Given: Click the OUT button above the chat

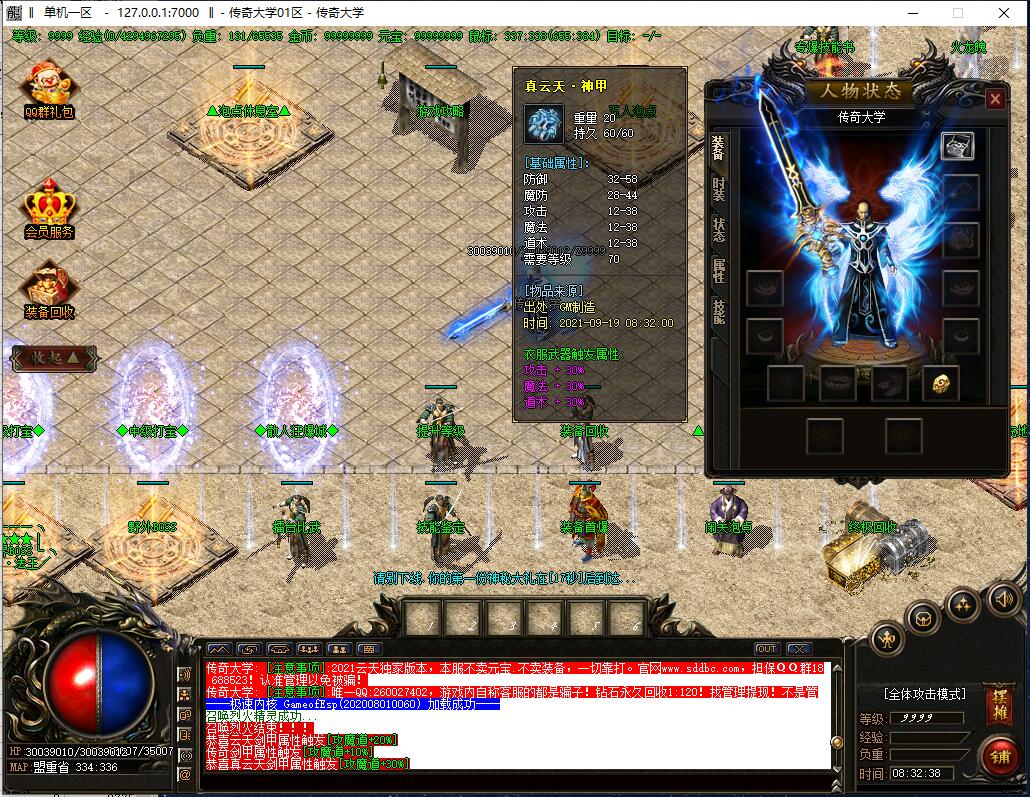Looking at the screenshot, I should [766, 649].
